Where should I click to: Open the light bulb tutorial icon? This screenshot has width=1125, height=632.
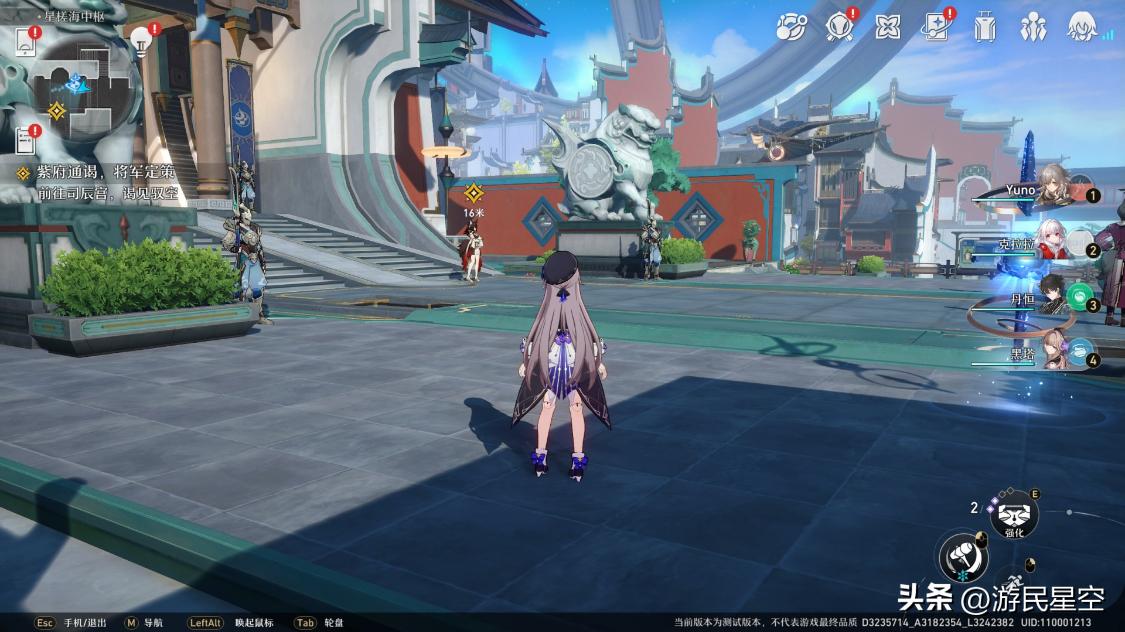coord(140,40)
